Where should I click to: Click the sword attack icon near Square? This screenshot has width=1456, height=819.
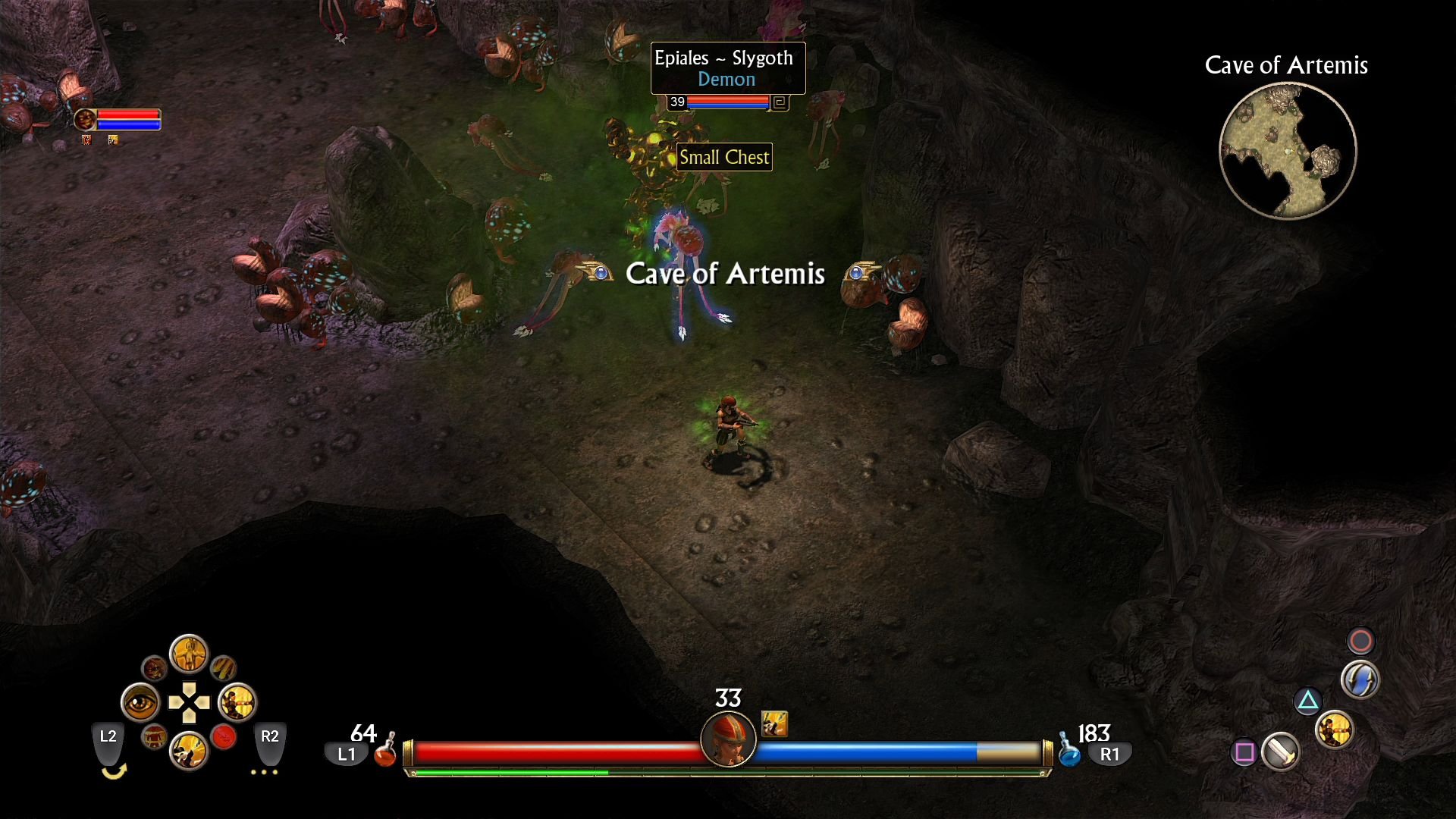coord(1281,752)
